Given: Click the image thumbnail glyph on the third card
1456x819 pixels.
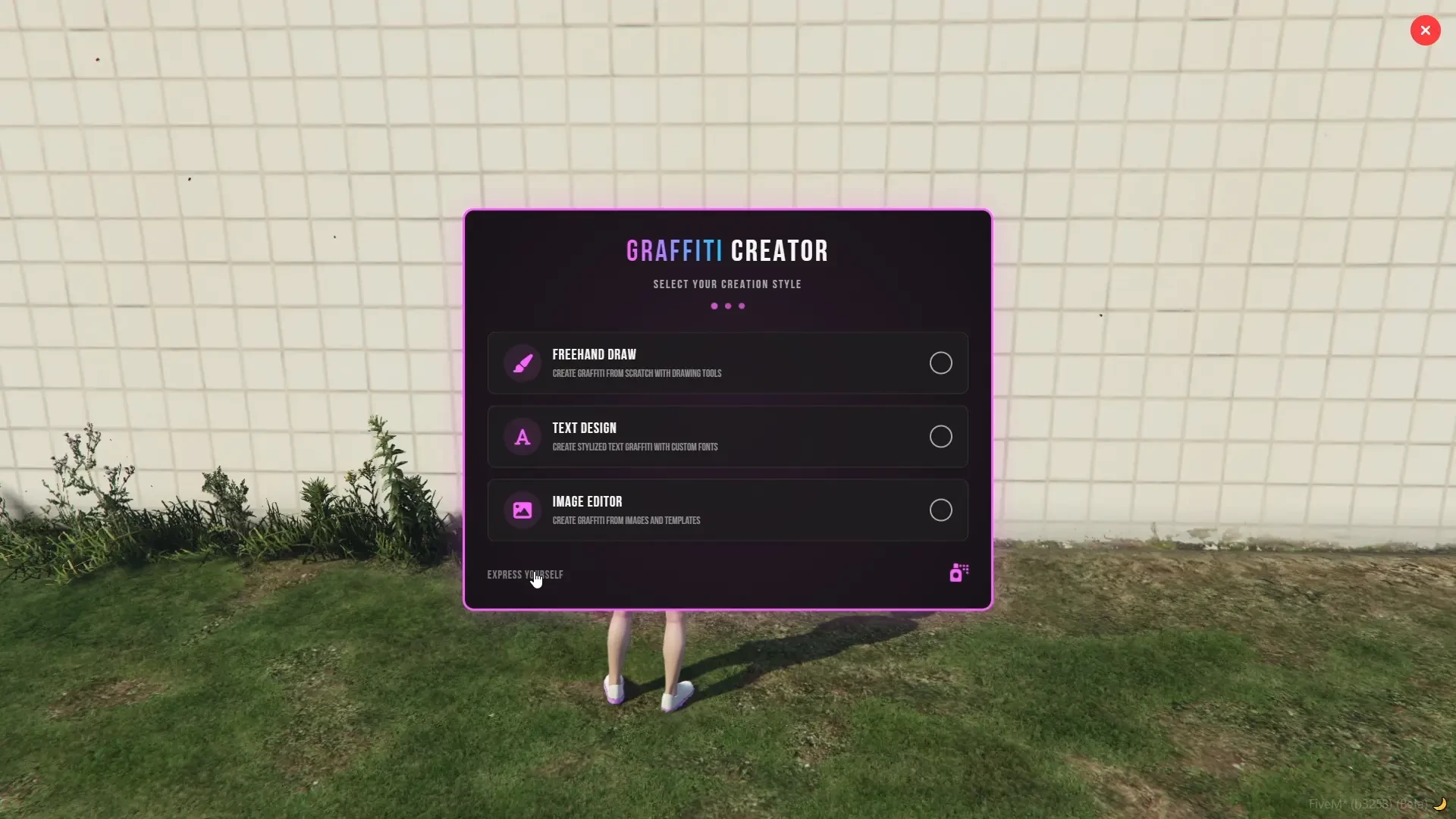Looking at the screenshot, I should (x=521, y=510).
